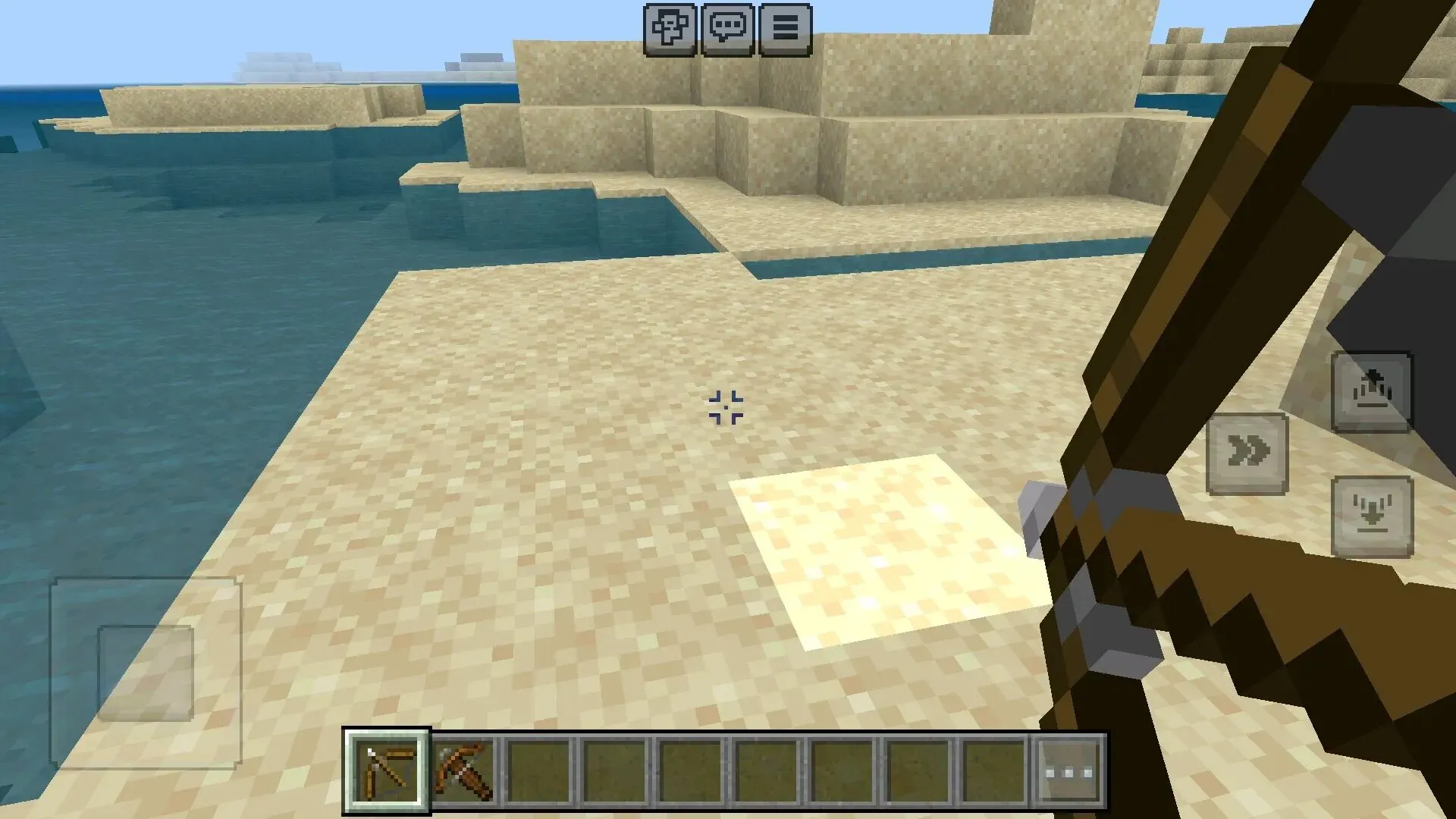Toggle sprint with the double-arrow button
The height and width of the screenshot is (819, 1456).
pos(1247,453)
